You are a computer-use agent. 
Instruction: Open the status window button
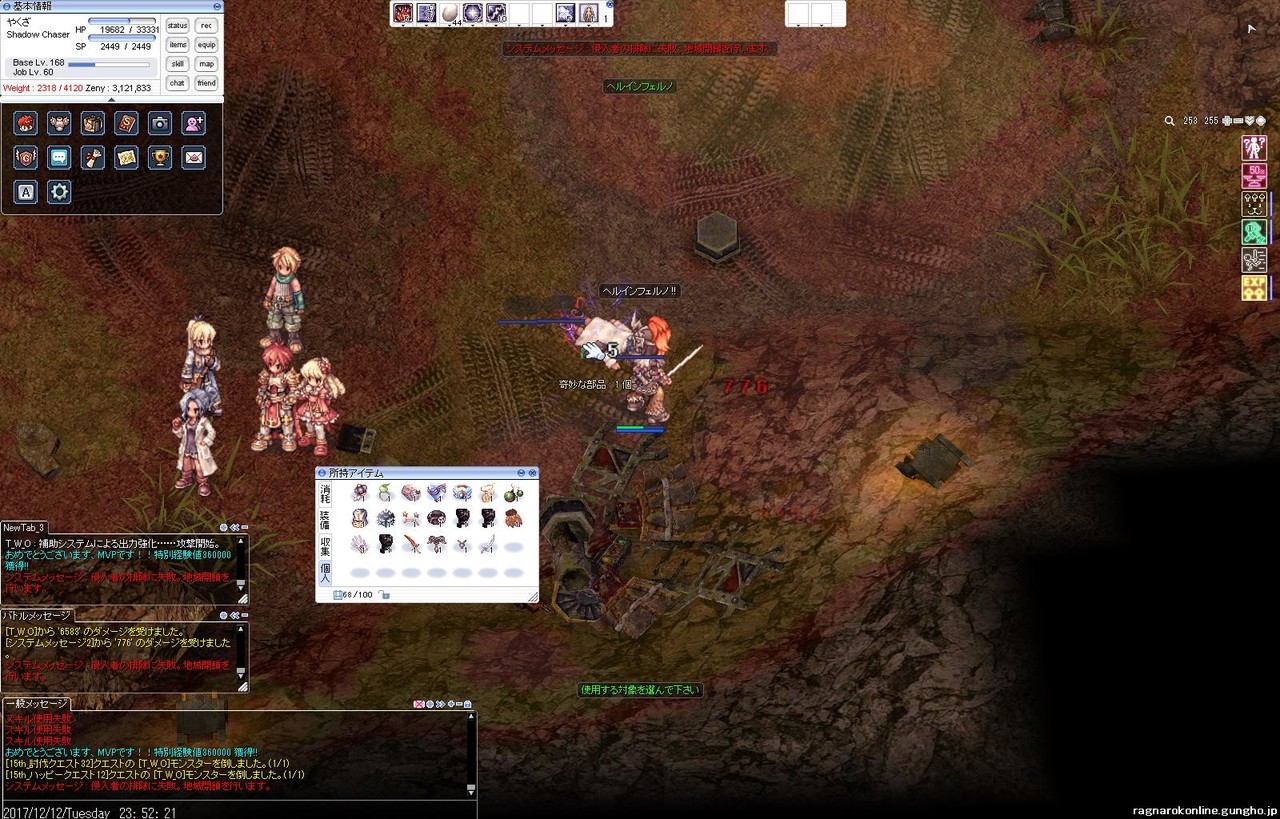pos(177,26)
